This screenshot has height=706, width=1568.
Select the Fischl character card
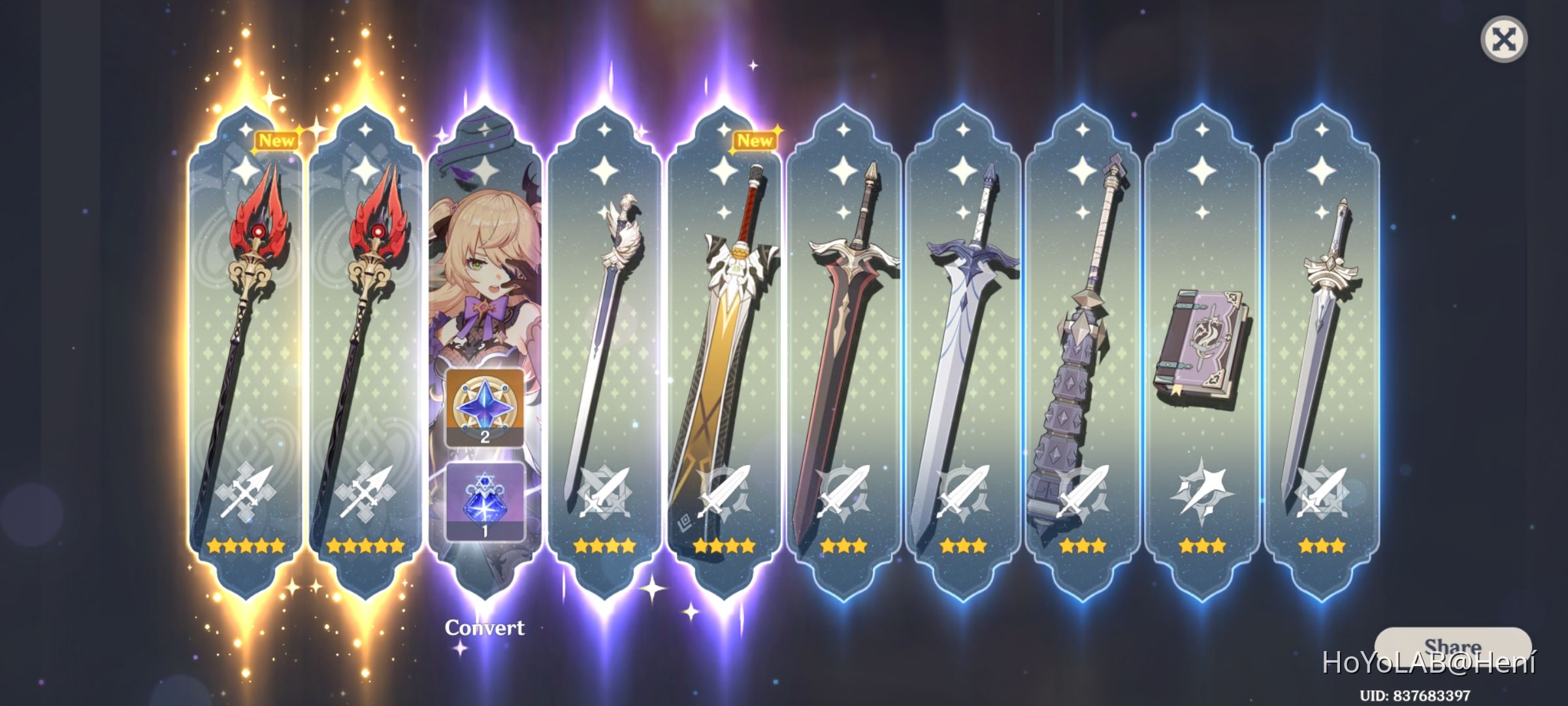tap(485, 261)
